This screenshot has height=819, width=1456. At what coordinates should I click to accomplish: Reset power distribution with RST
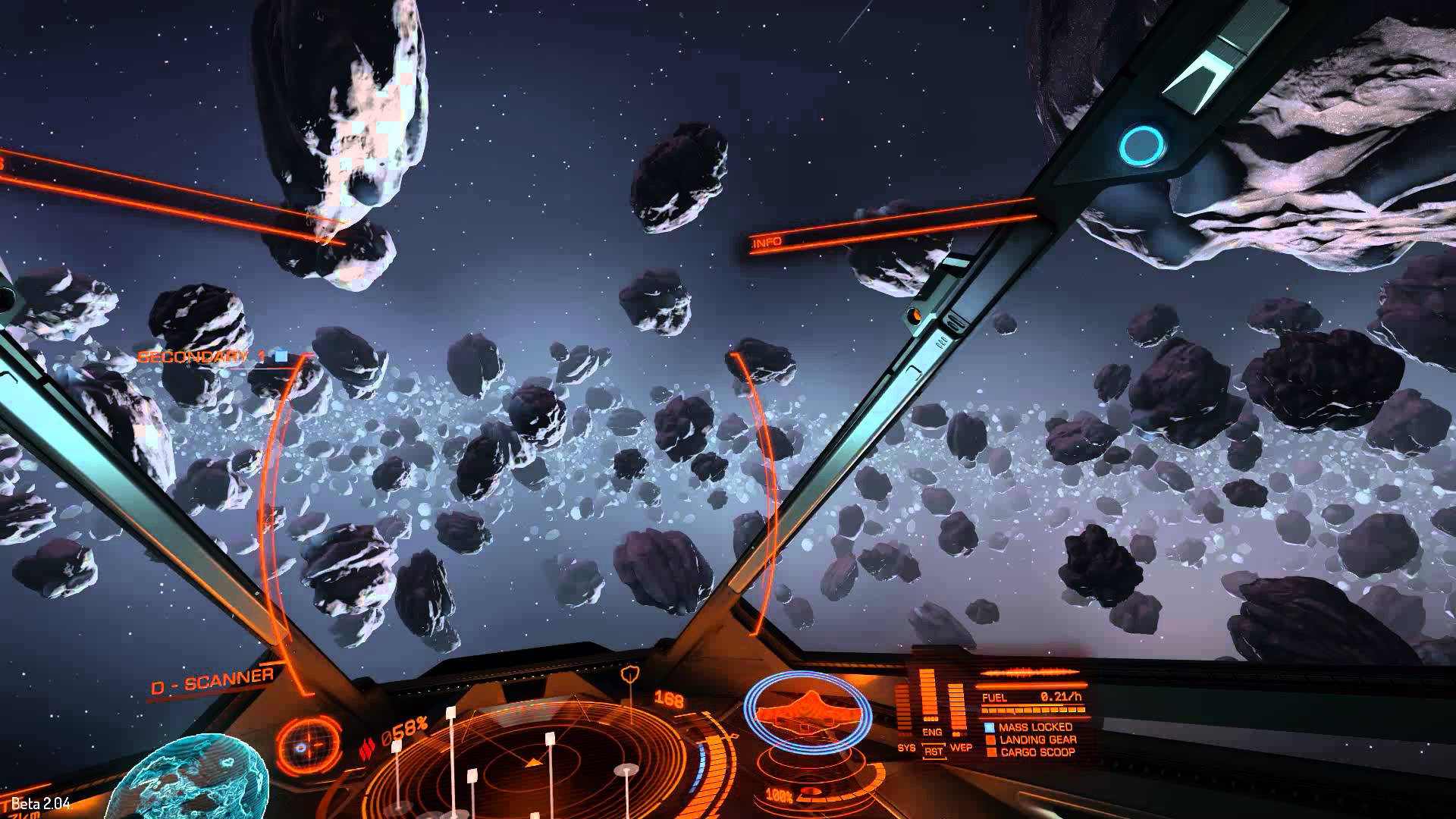pyautogui.click(x=934, y=751)
